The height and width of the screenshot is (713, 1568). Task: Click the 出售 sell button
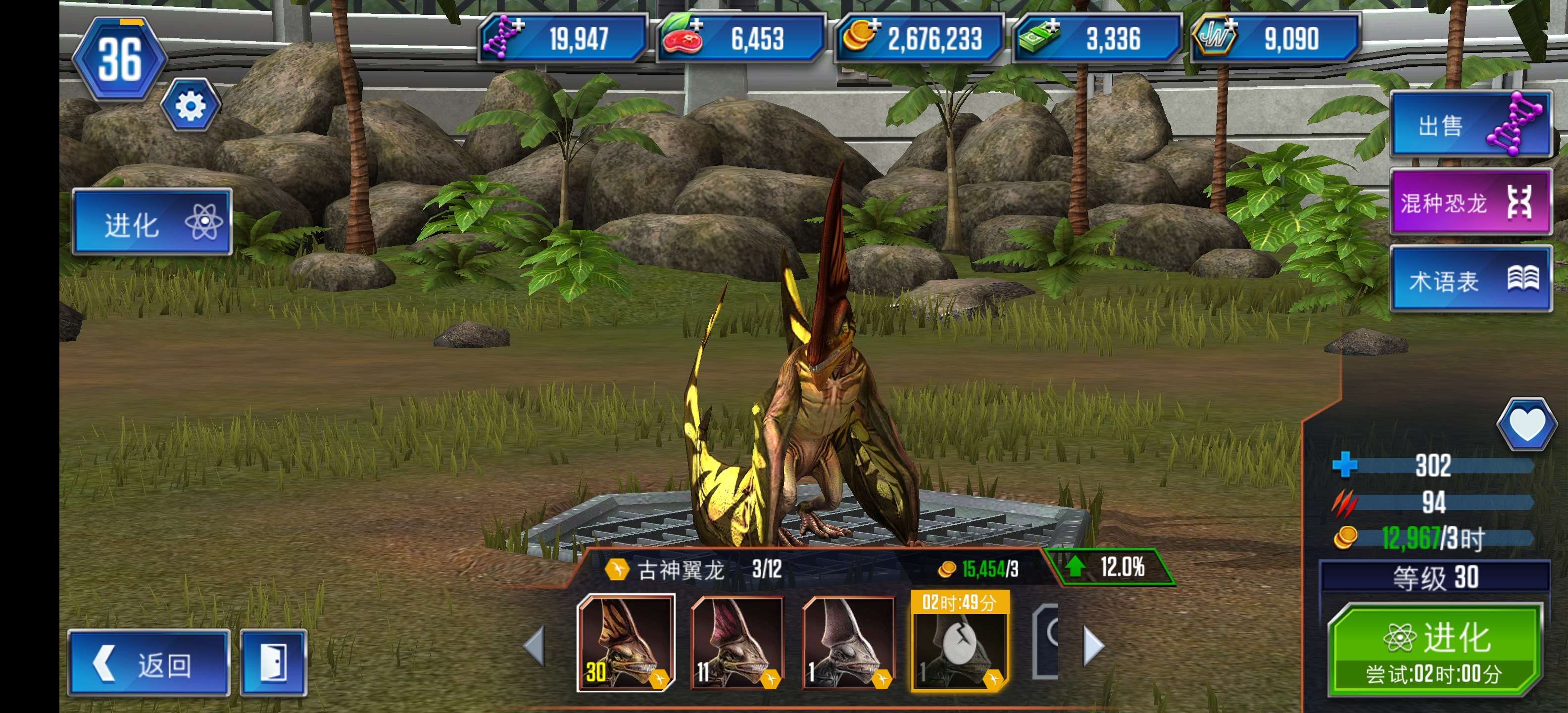tap(1470, 125)
